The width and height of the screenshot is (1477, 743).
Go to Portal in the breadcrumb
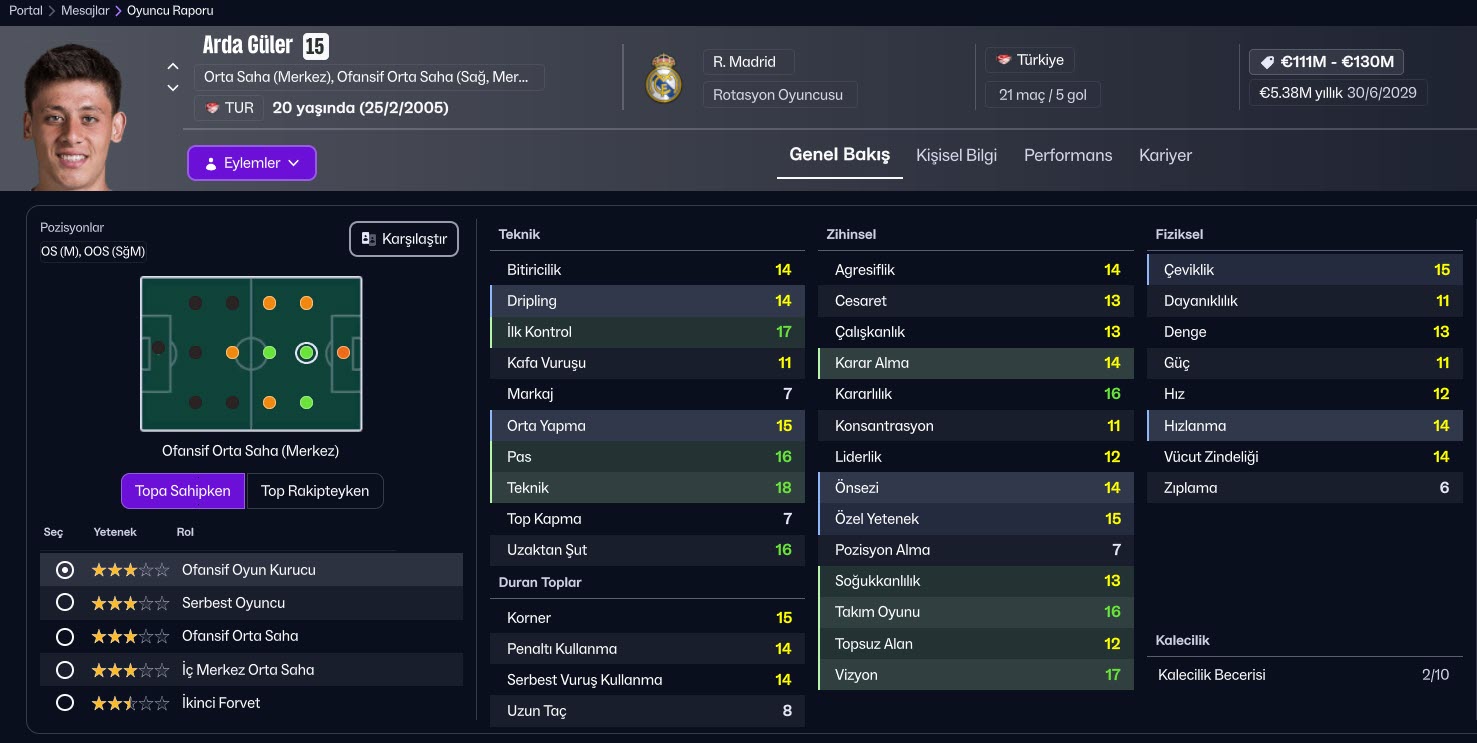(26, 11)
